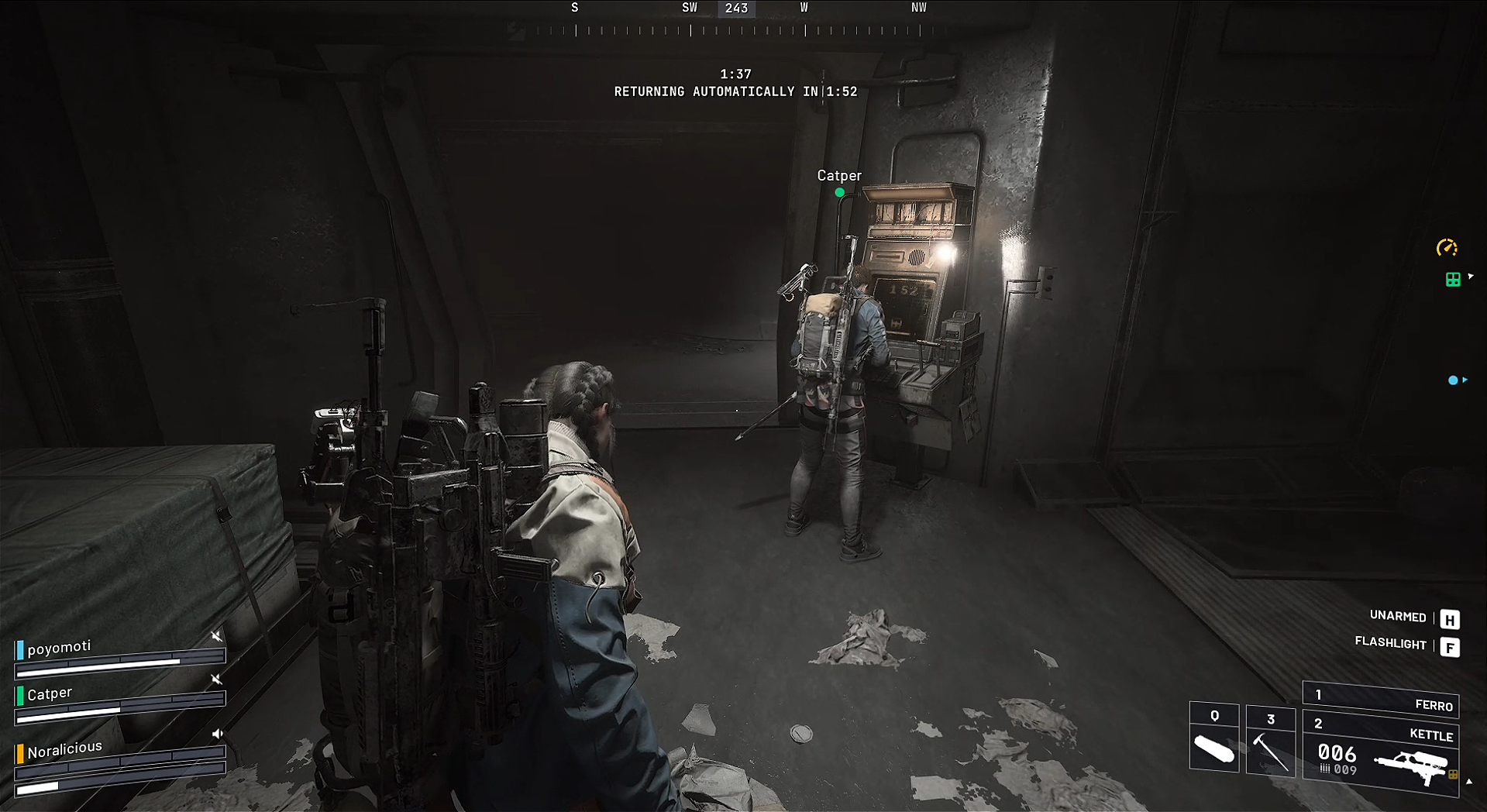Viewport: 1487px width, 812px height.
Task: Click the yellow gauge objective icon on the right
Action: pyautogui.click(x=1447, y=247)
